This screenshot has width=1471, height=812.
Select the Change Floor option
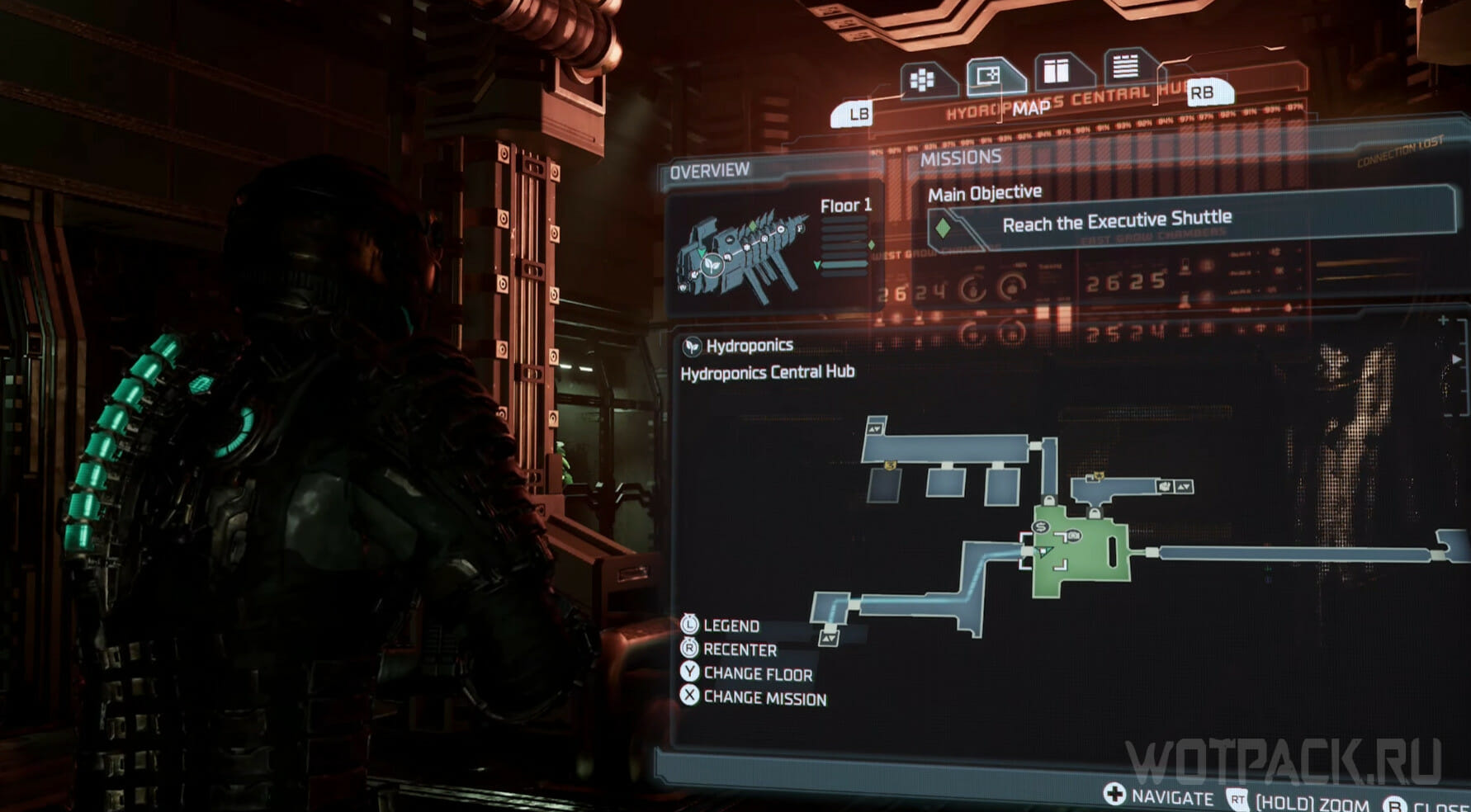tap(757, 673)
